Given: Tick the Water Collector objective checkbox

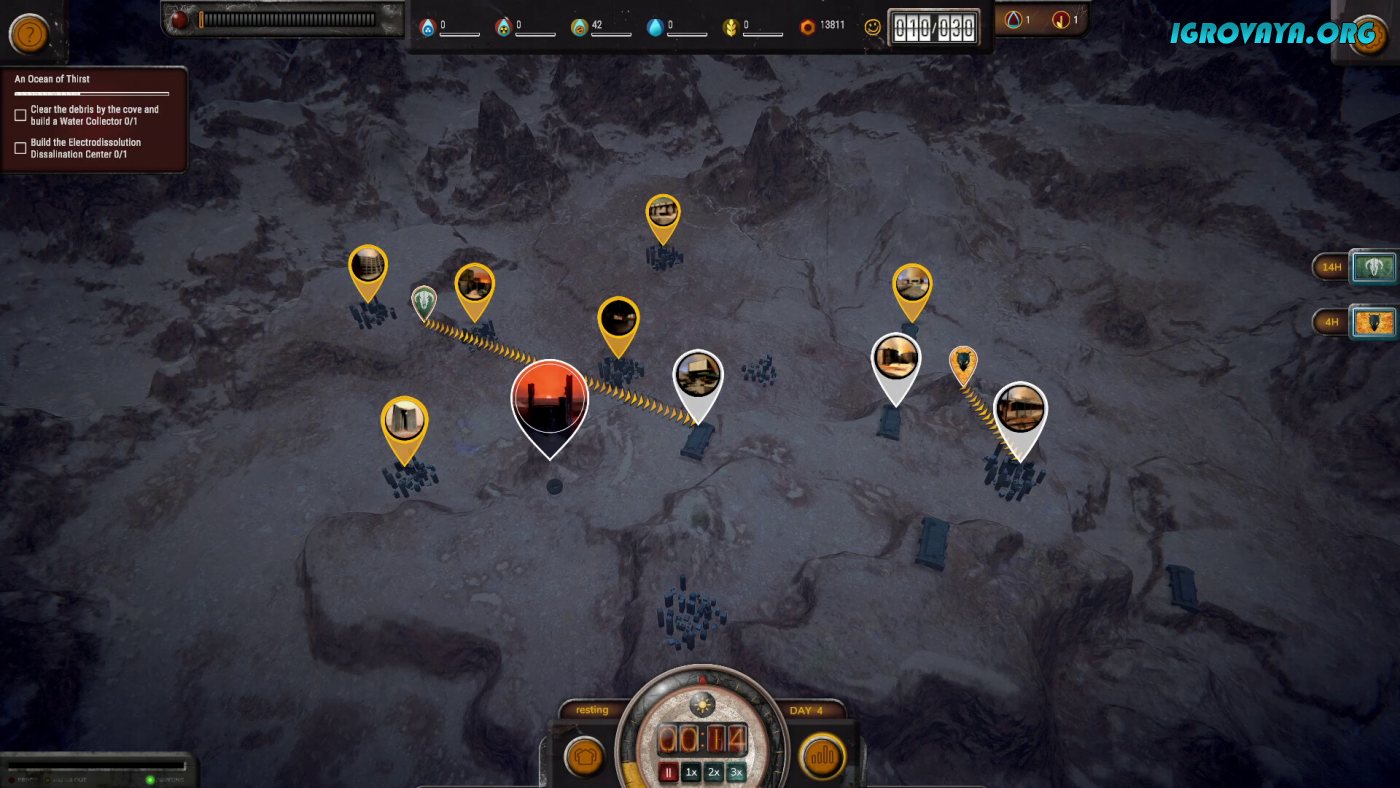Looking at the screenshot, I should click(x=20, y=115).
